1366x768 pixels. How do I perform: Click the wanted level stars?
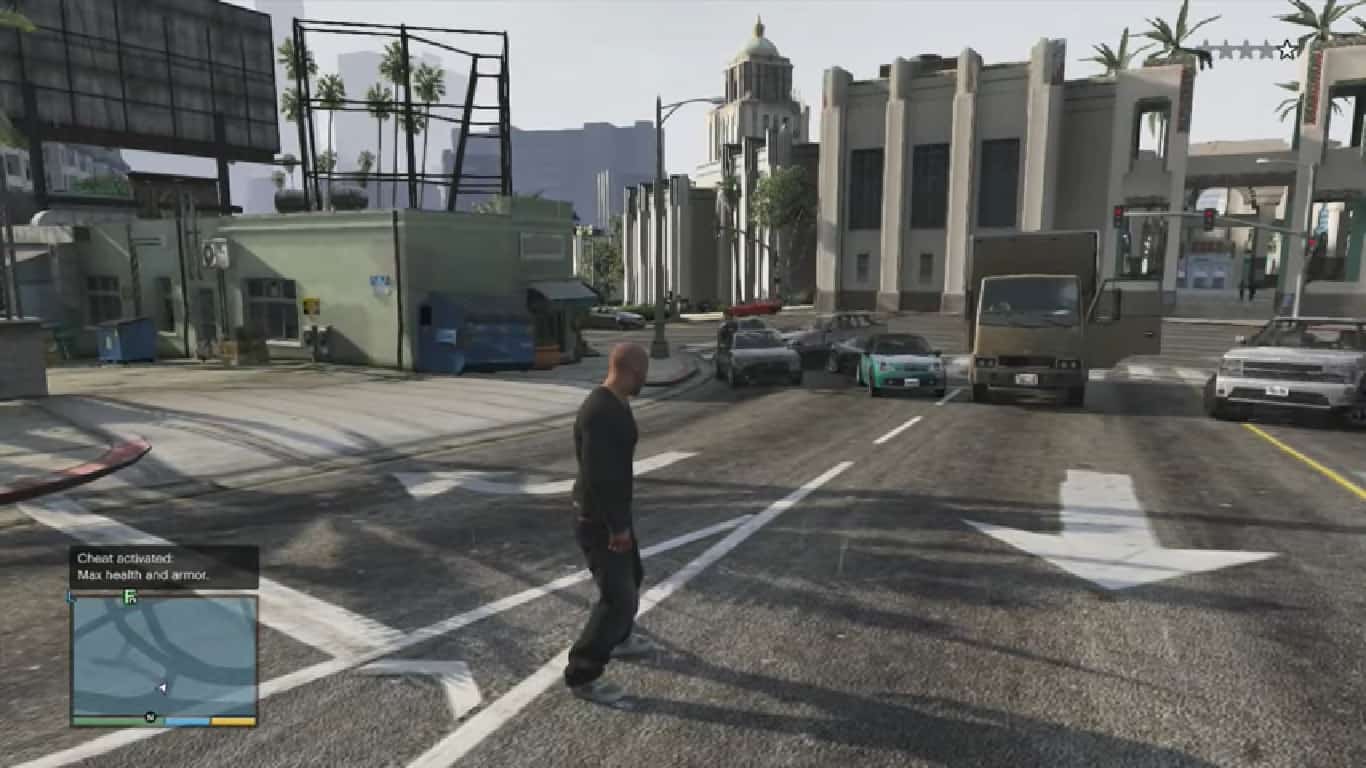(1248, 49)
